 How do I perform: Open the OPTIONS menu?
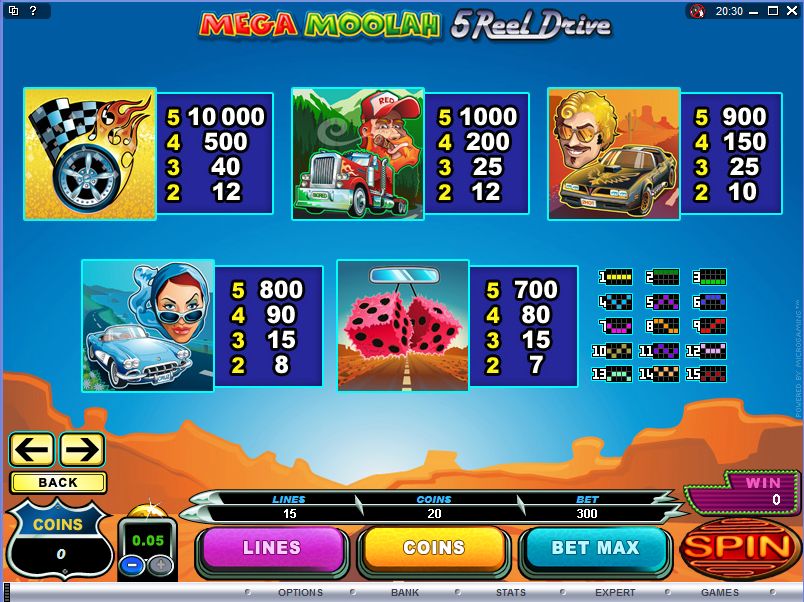(300, 593)
